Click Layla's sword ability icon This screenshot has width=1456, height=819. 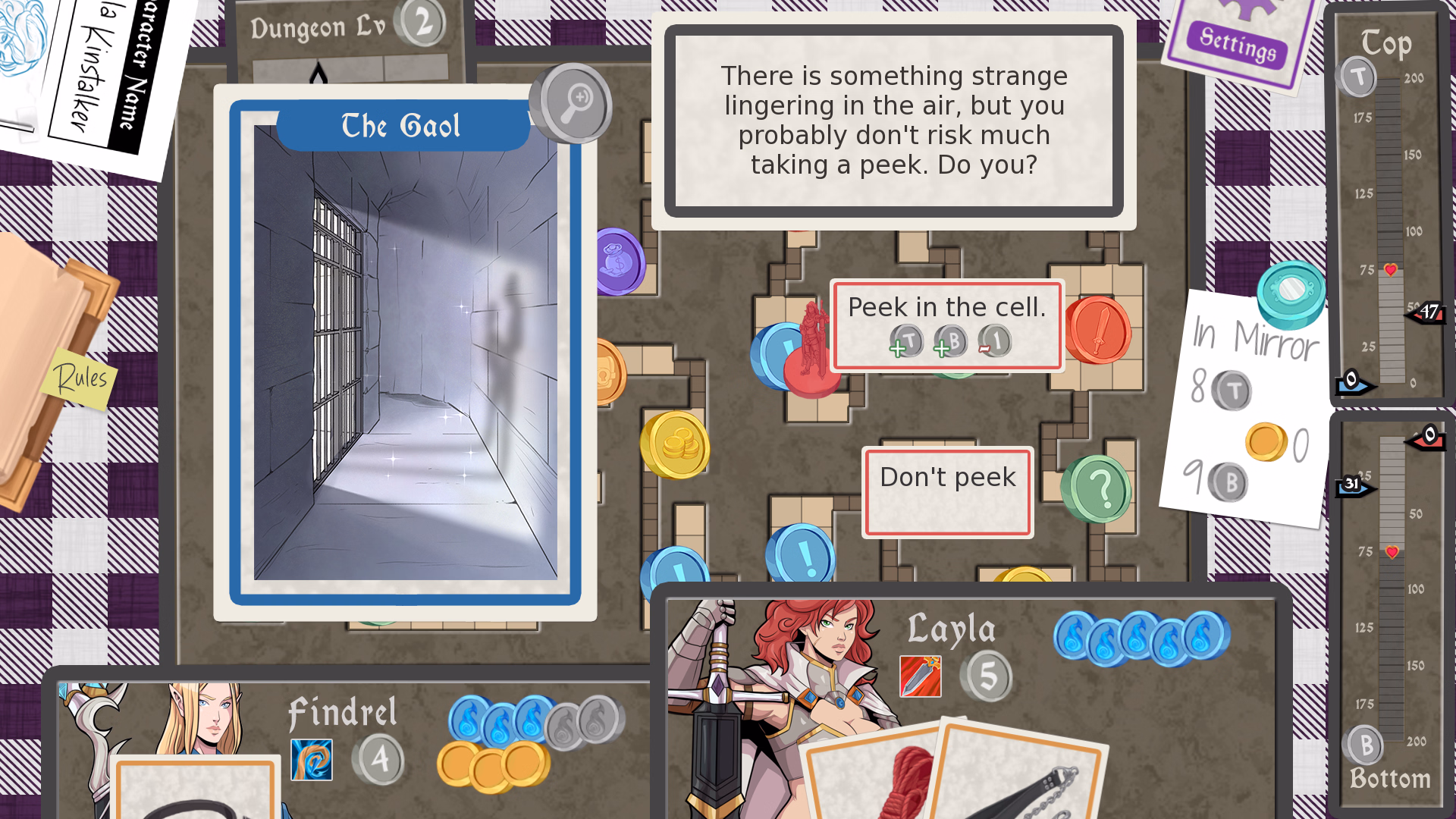(x=920, y=676)
